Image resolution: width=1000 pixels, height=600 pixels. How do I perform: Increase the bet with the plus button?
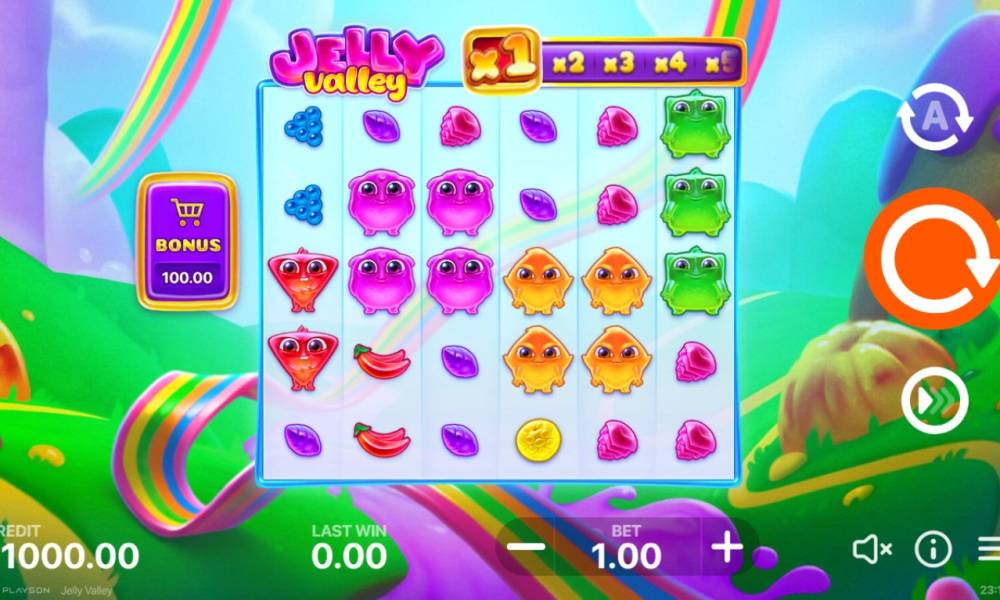(727, 547)
